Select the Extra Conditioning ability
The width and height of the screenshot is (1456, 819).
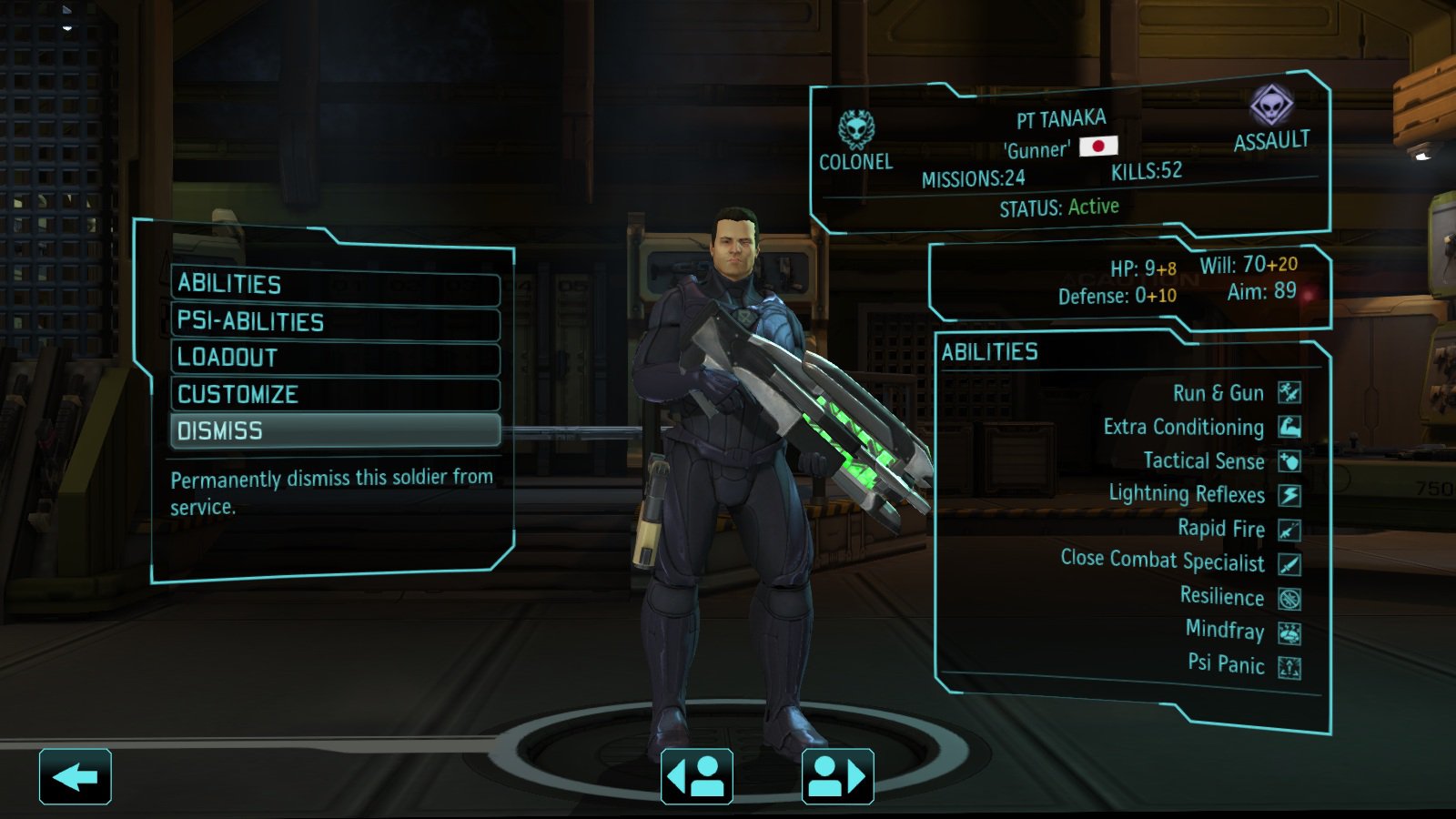1184,427
